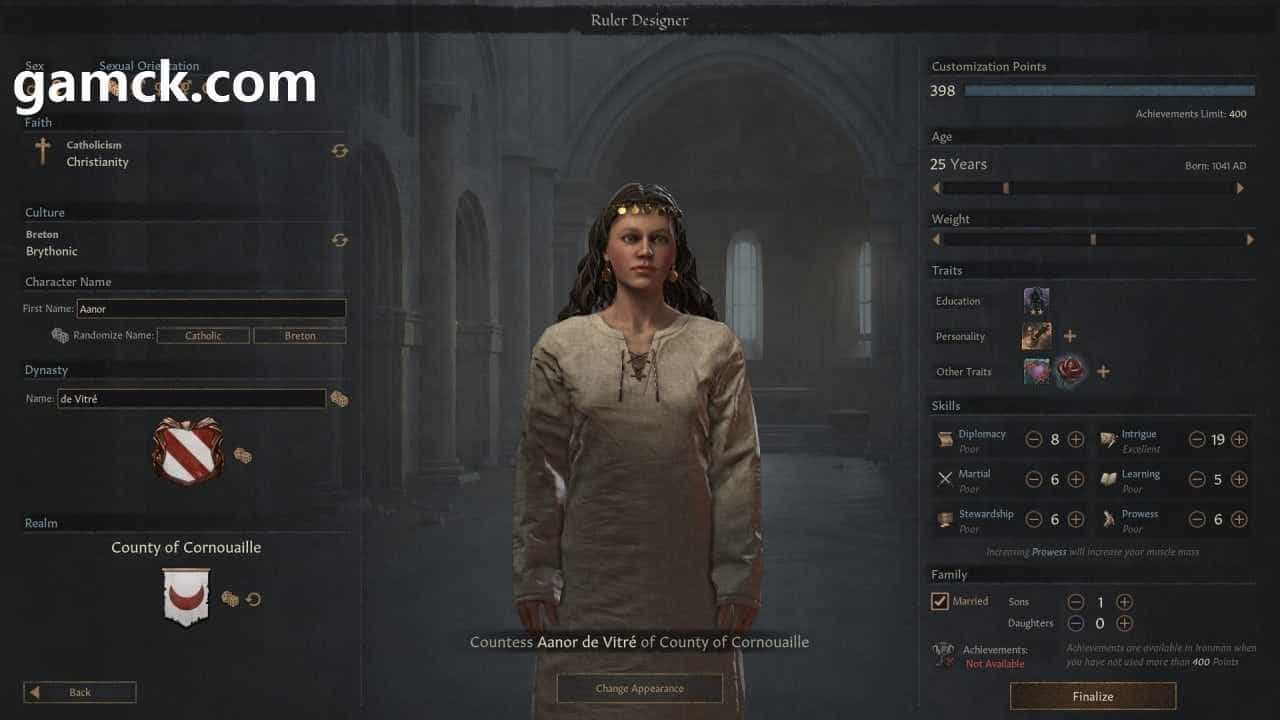Decrease the Learning skill

(1197, 479)
